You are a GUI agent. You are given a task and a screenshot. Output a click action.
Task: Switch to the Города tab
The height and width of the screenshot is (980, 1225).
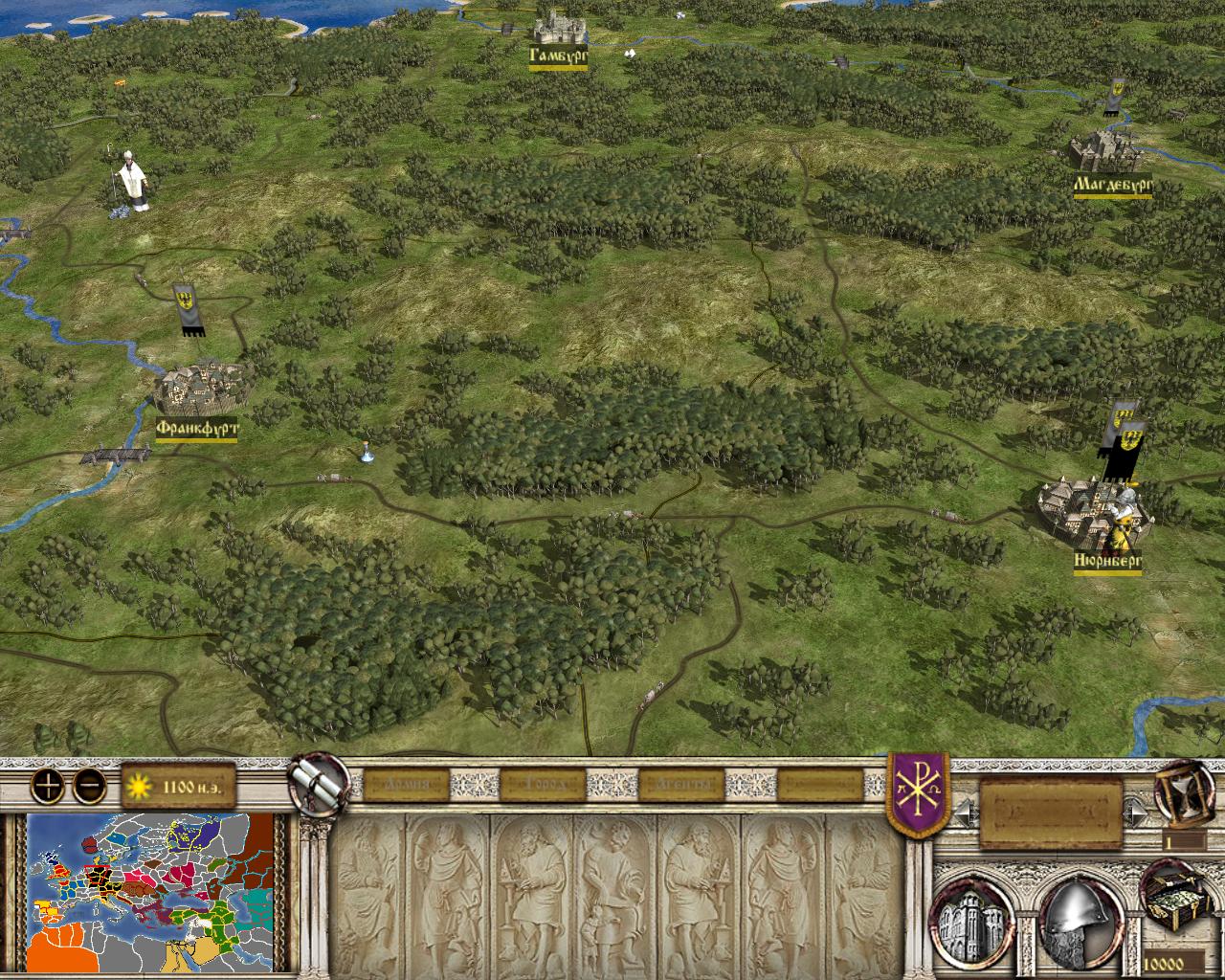pos(542,786)
